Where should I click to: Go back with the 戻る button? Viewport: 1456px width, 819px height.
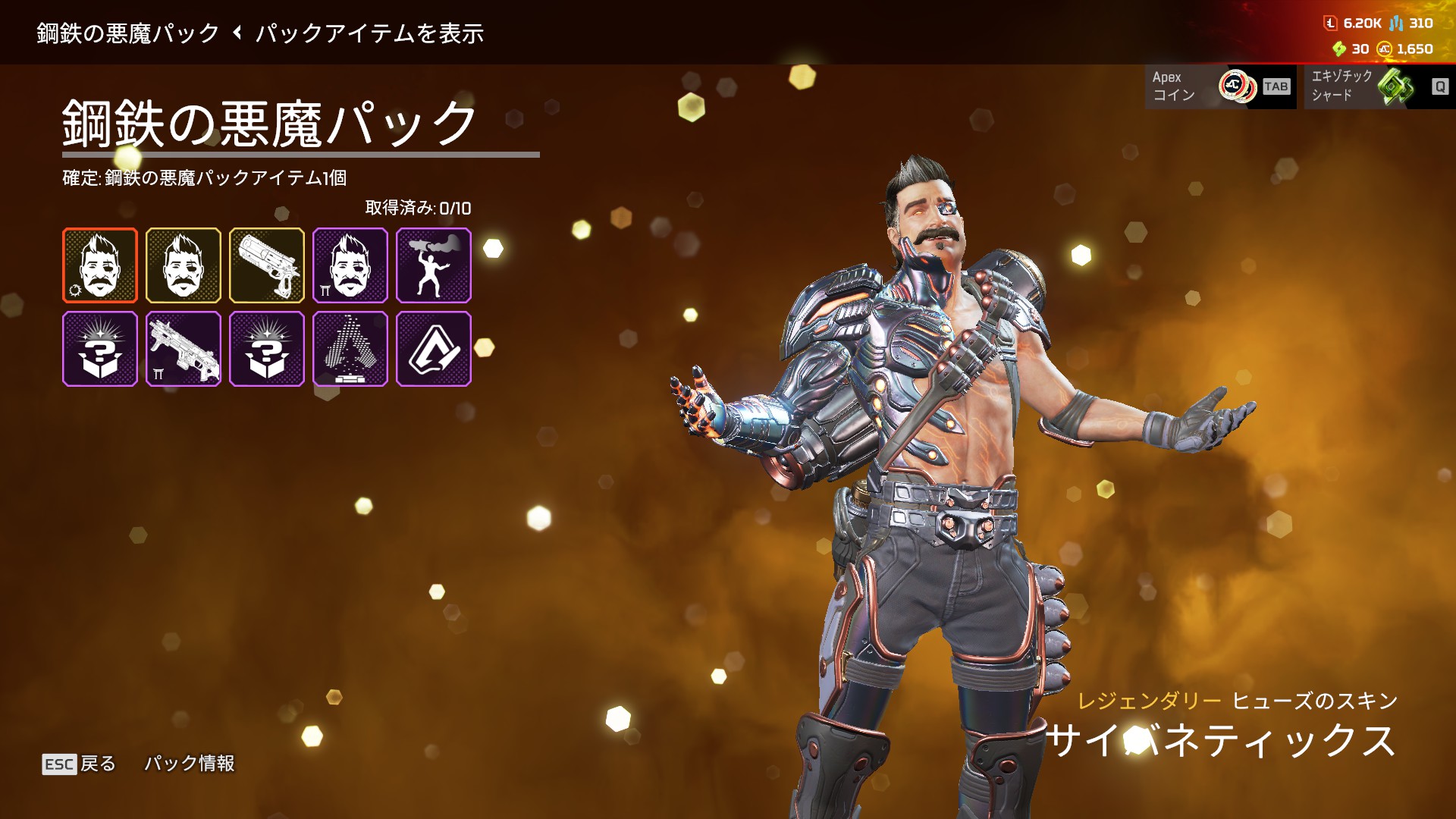tap(80, 764)
